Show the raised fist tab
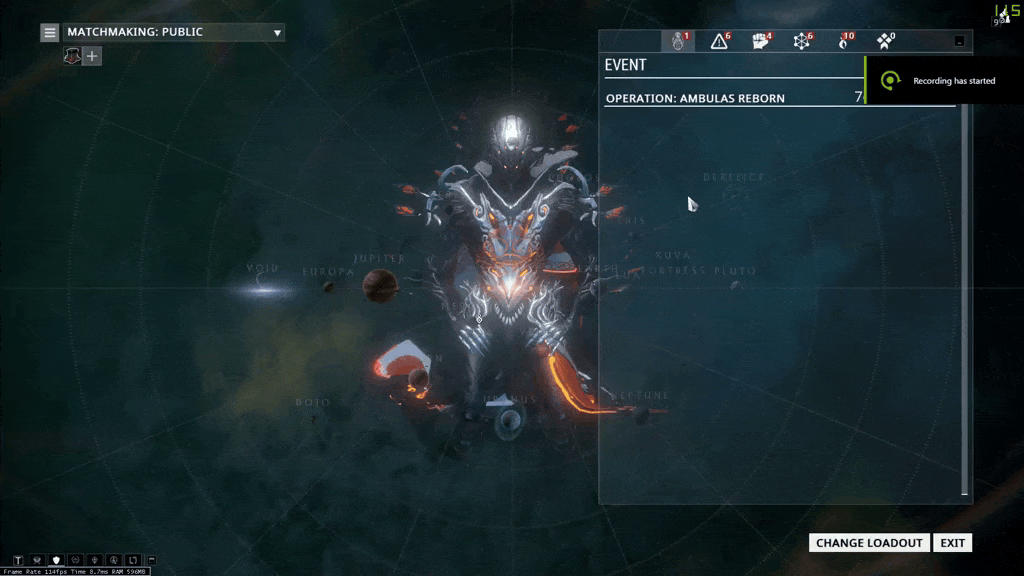Screen dimensions: 1024x576 (x=761, y=41)
